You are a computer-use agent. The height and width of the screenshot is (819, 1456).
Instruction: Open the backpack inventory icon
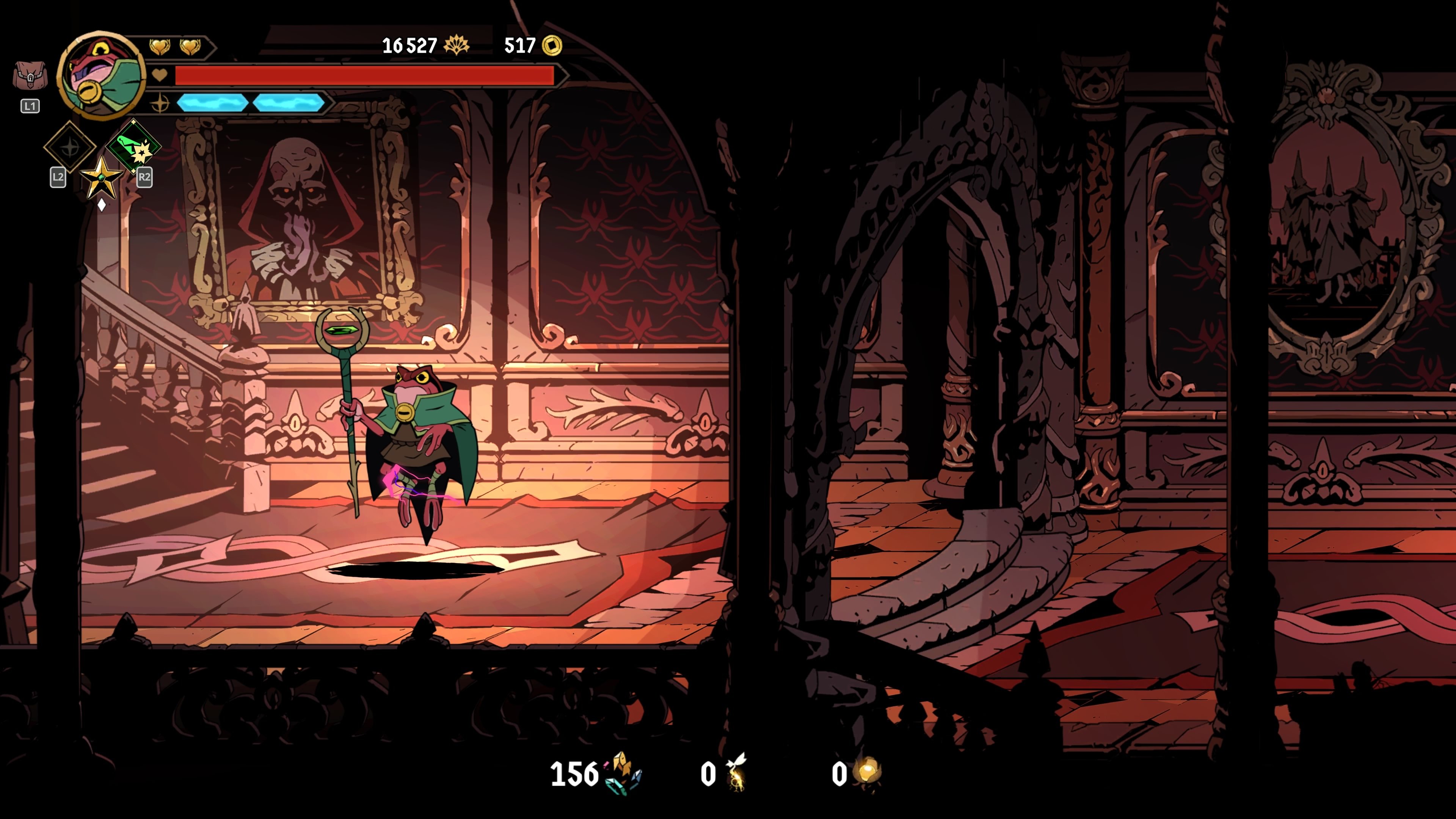coord(31,75)
